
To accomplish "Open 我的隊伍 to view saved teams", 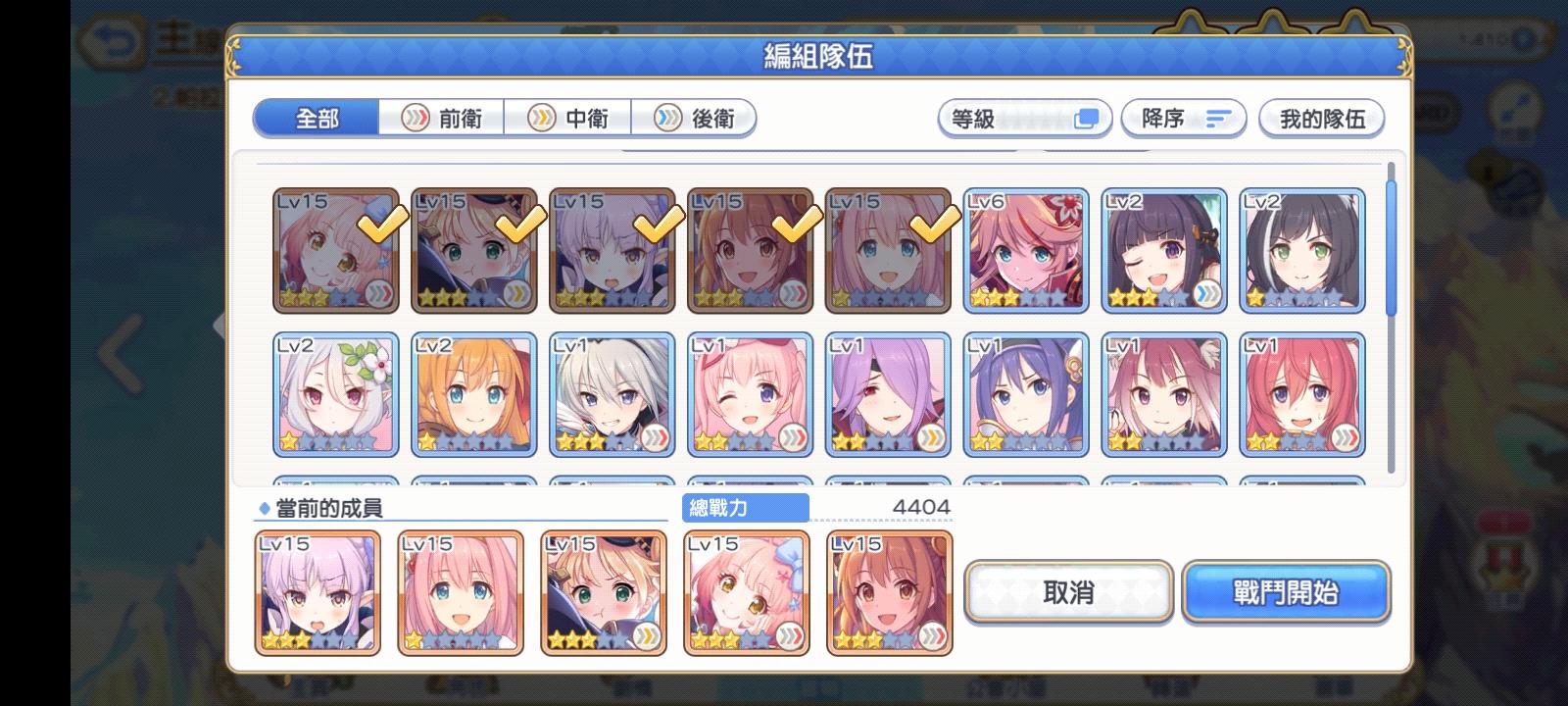I will (1322, 118).
